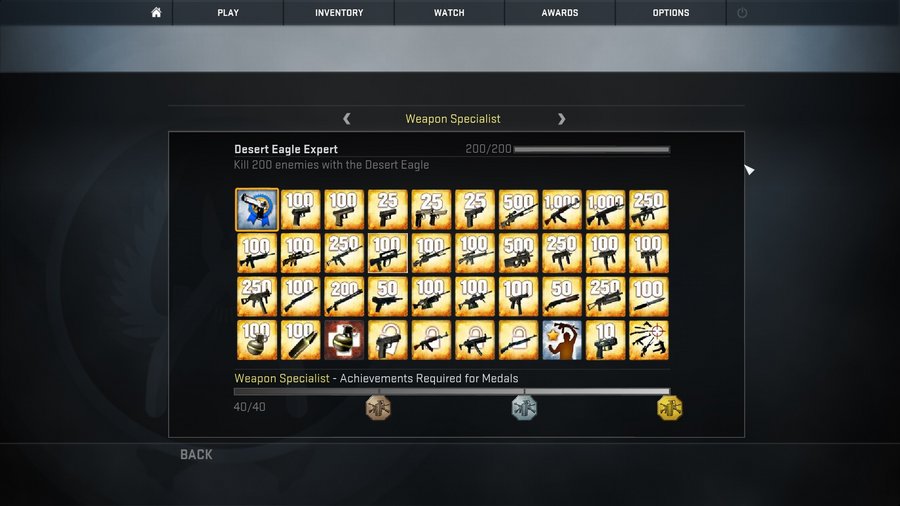Select the Desert Eagle Expert achievement
The height and width of the screenshot is (506, 900).
point(257,210)
